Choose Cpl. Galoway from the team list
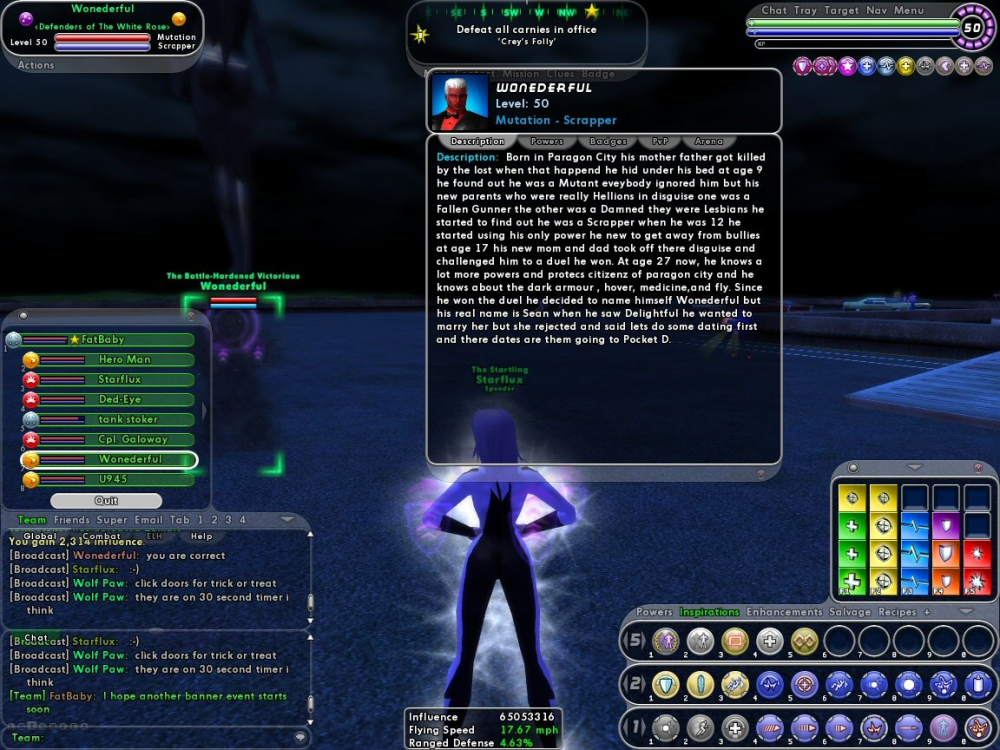 pyautogui.click(x=133, y=440)
